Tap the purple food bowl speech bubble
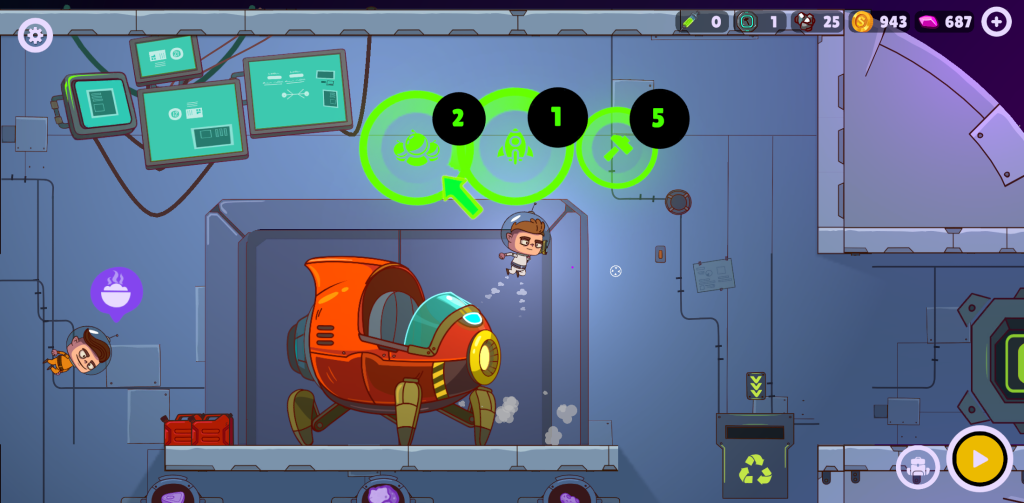 click(117, 292)
